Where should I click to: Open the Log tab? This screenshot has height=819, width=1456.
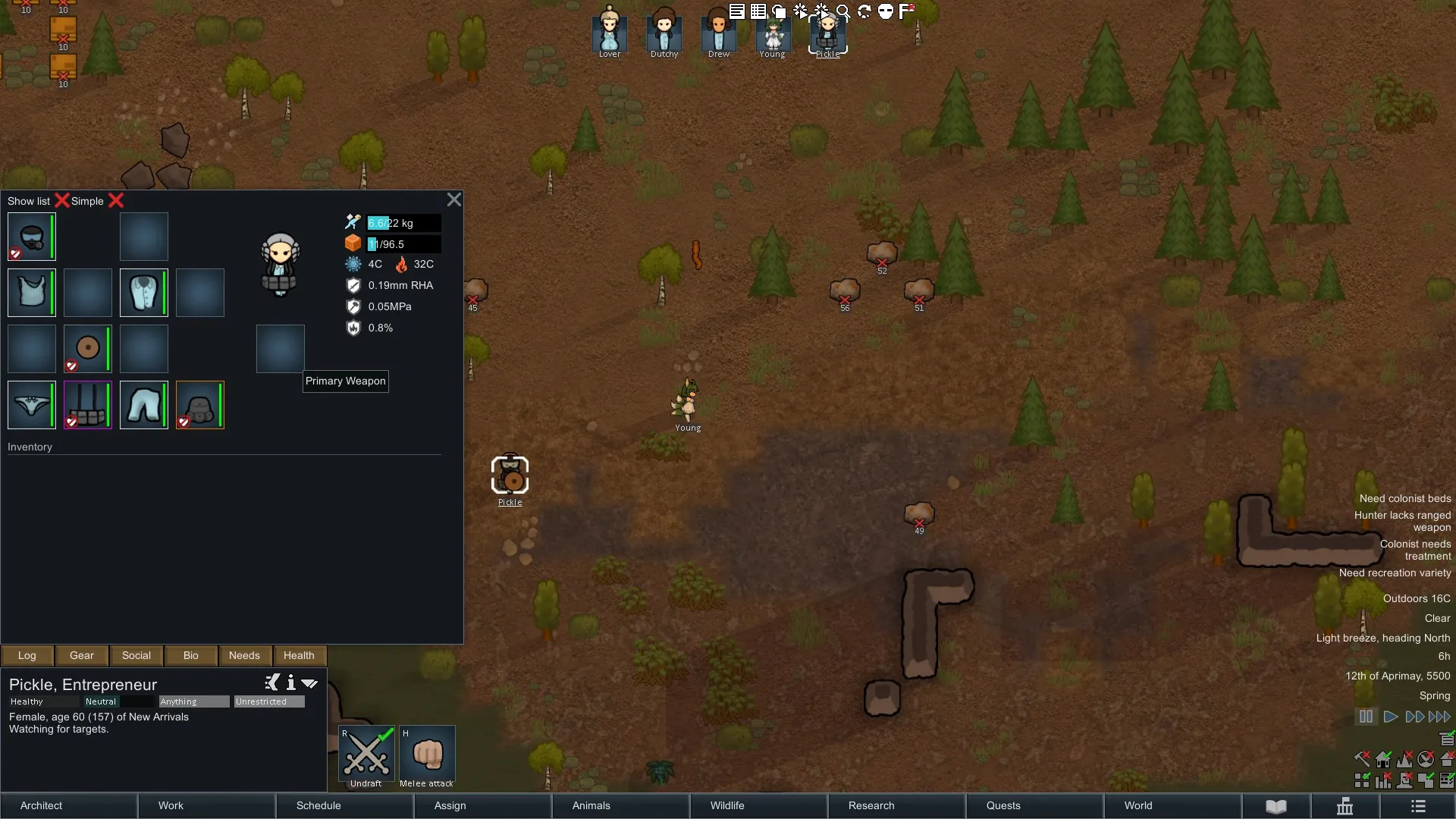27,655
